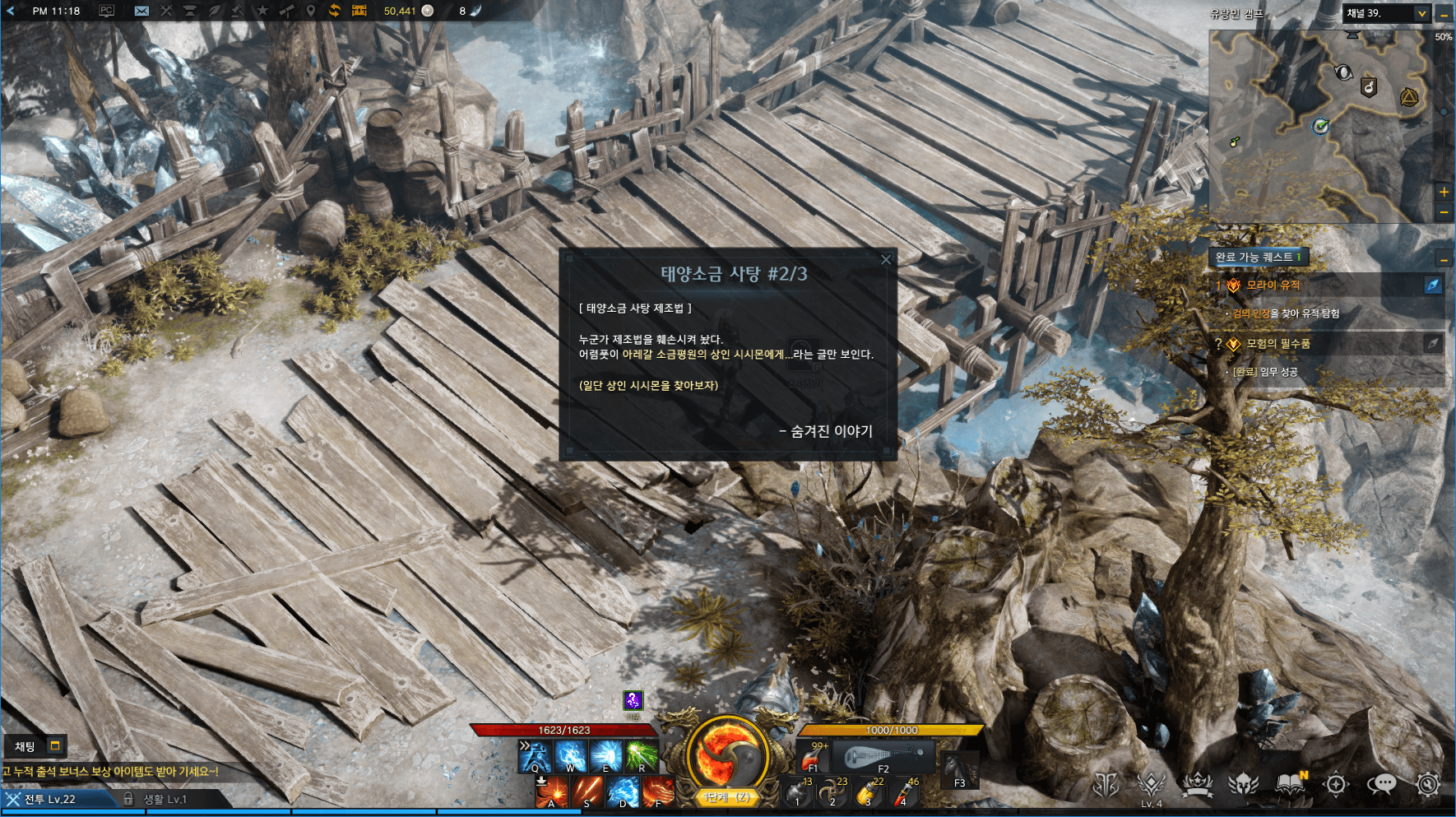Click the map pin icon in top bar
The width and height of the screenshot is (1456, 817).
(310, 11)
